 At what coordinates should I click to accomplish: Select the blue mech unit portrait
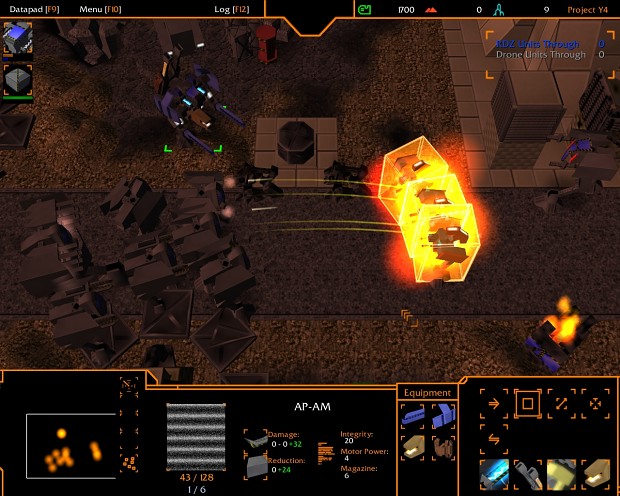[17, 40]
